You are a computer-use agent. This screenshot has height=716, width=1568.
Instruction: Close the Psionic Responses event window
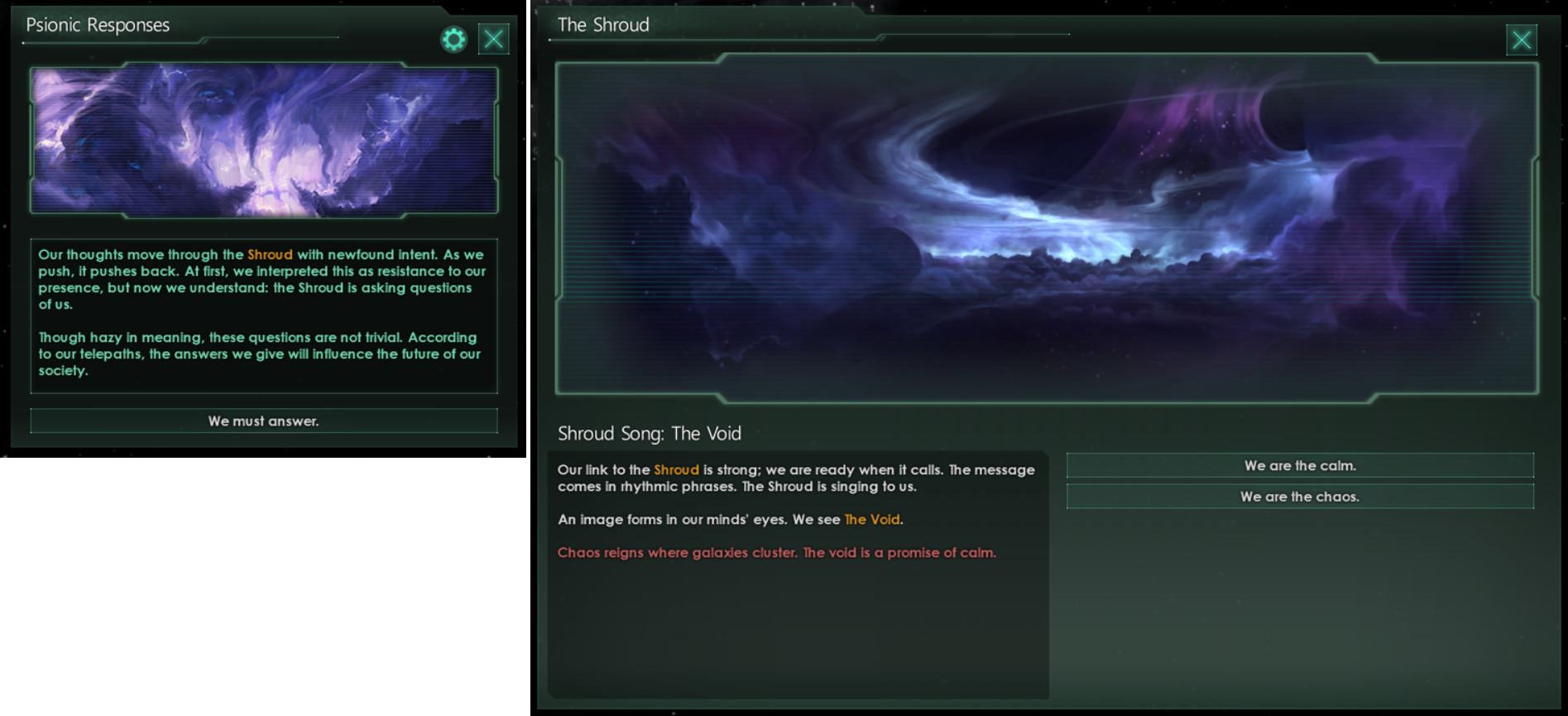[494, 38]
